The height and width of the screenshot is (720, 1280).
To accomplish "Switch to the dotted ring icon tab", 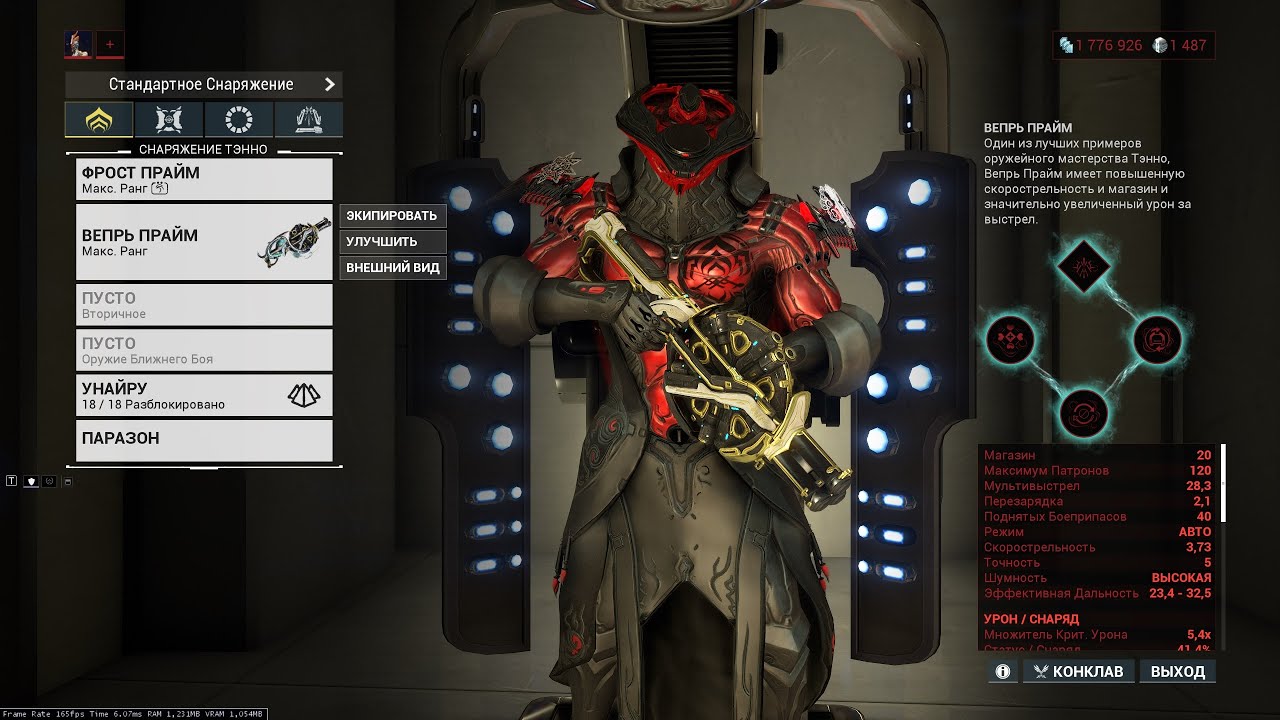I will point(239,120).
